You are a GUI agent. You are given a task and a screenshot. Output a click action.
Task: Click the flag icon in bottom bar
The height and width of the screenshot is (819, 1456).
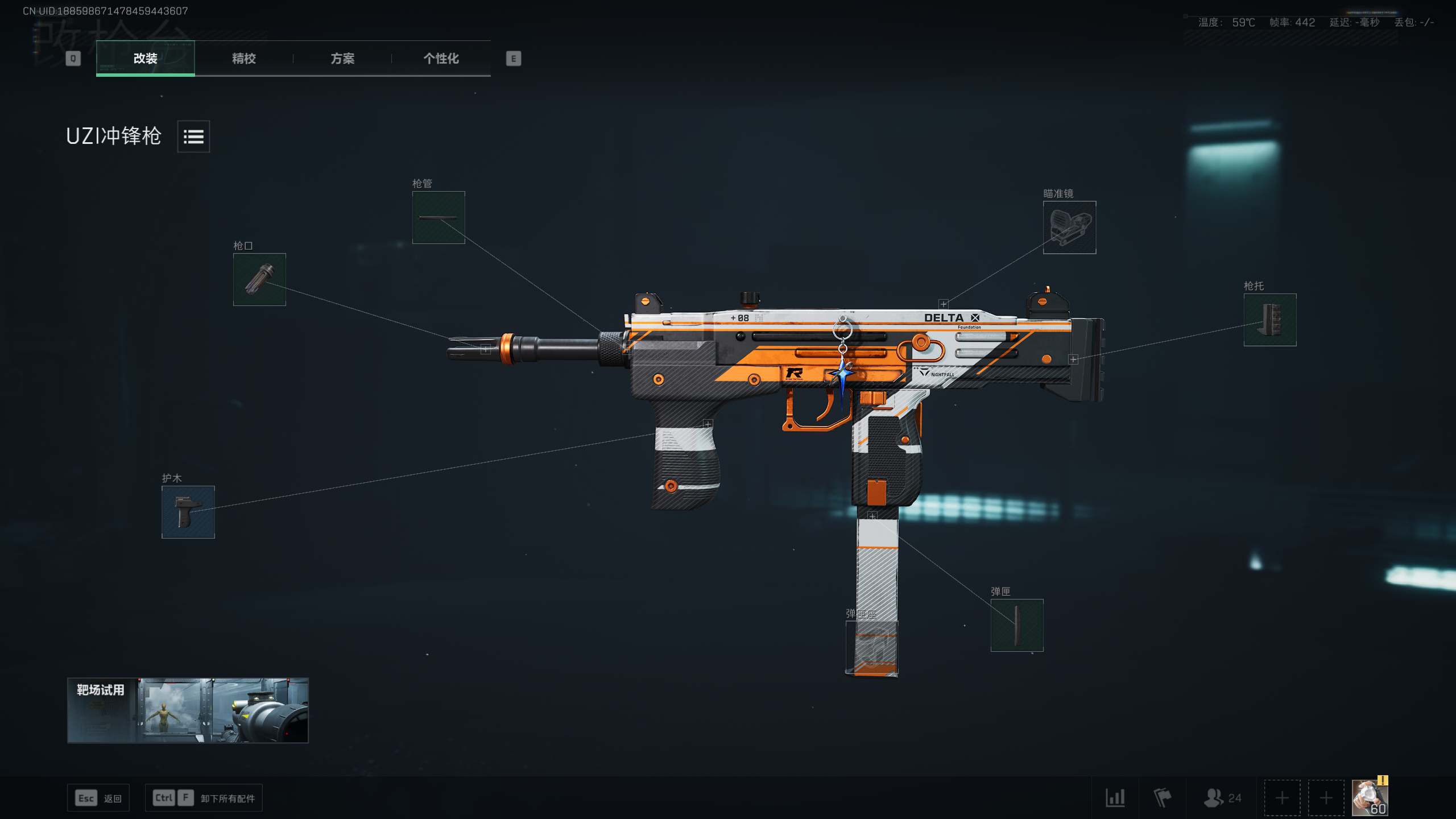(1162, 797)
